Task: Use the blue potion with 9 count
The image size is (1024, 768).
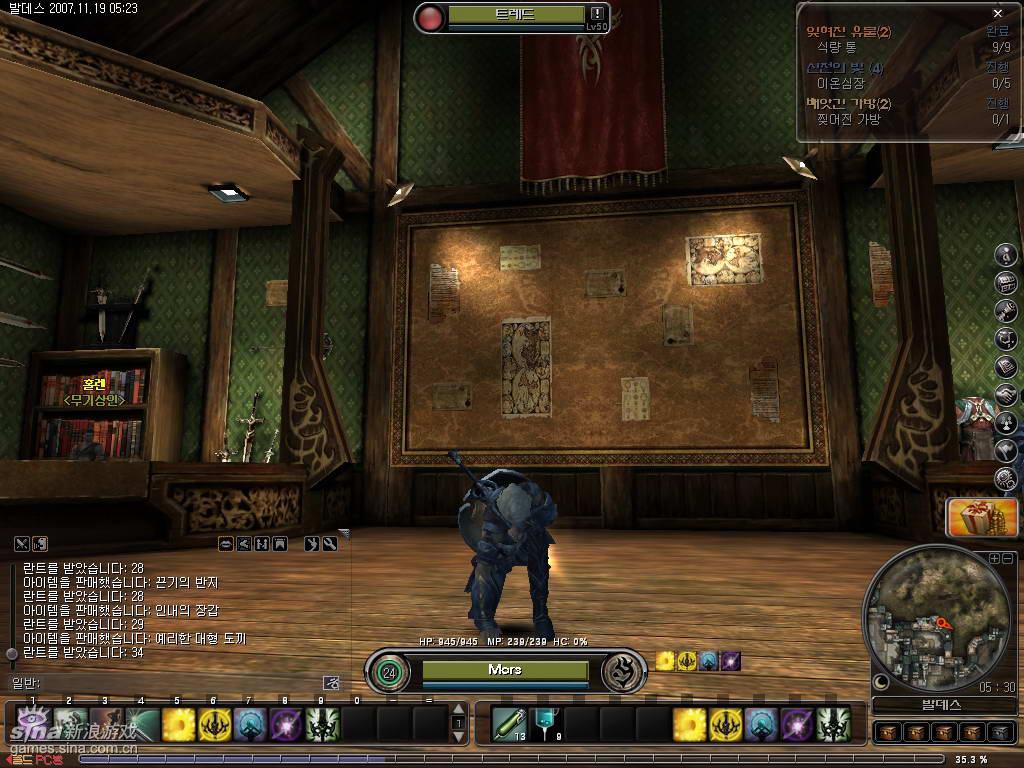Action: (x=545, y=722)
